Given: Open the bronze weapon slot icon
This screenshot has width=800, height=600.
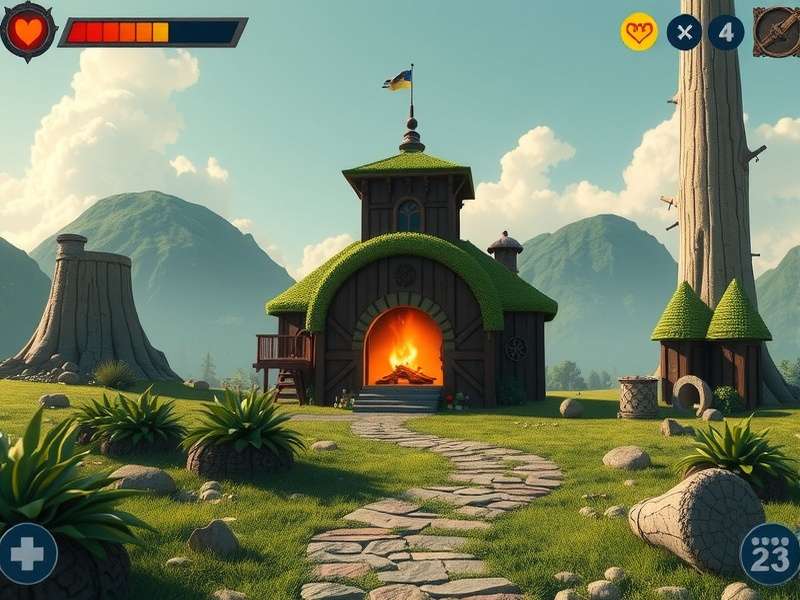Looking at the screenshot, I should pos(776,31).
